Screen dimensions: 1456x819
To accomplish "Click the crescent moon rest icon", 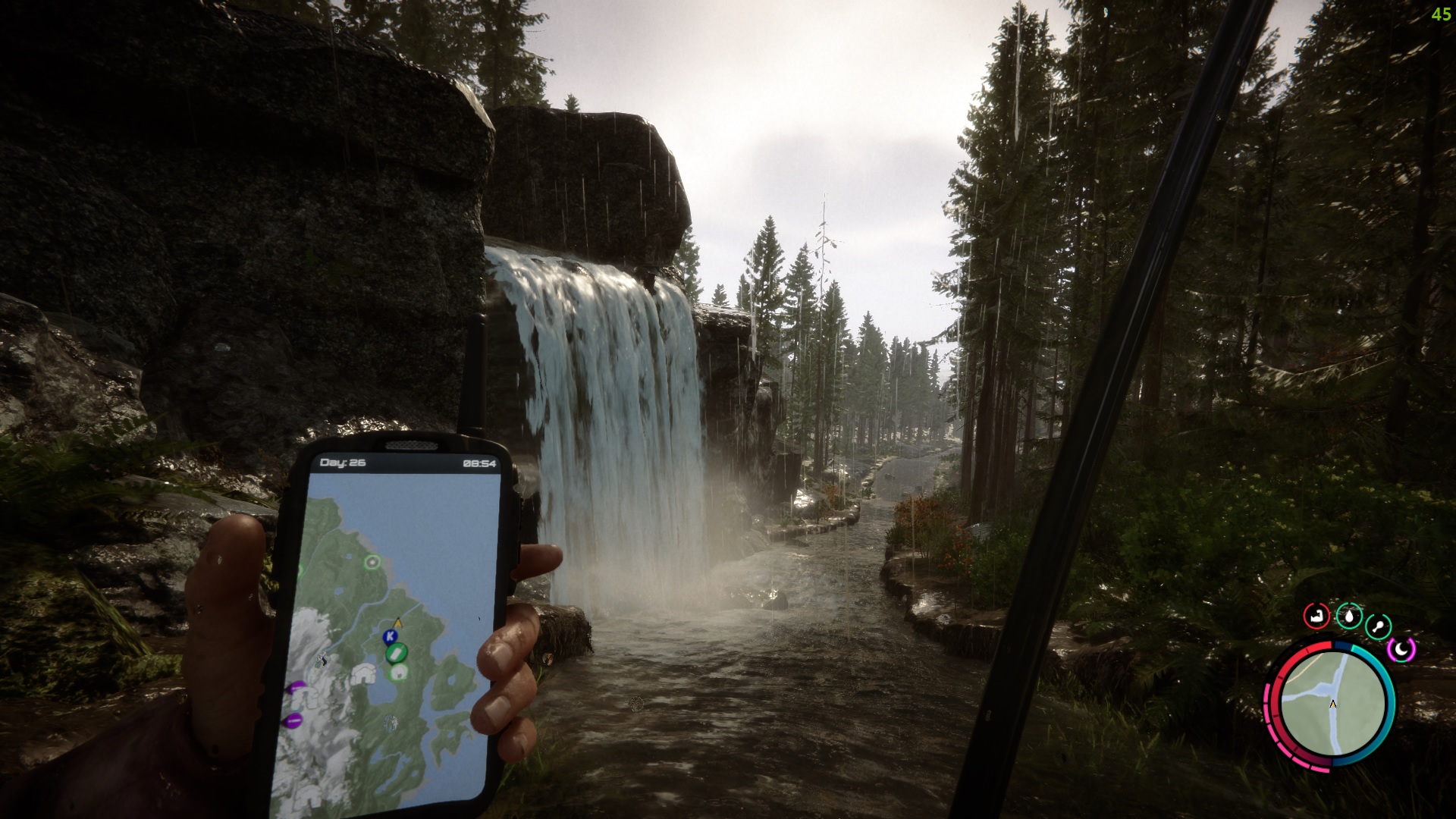I will click(x=1401, y=649).
